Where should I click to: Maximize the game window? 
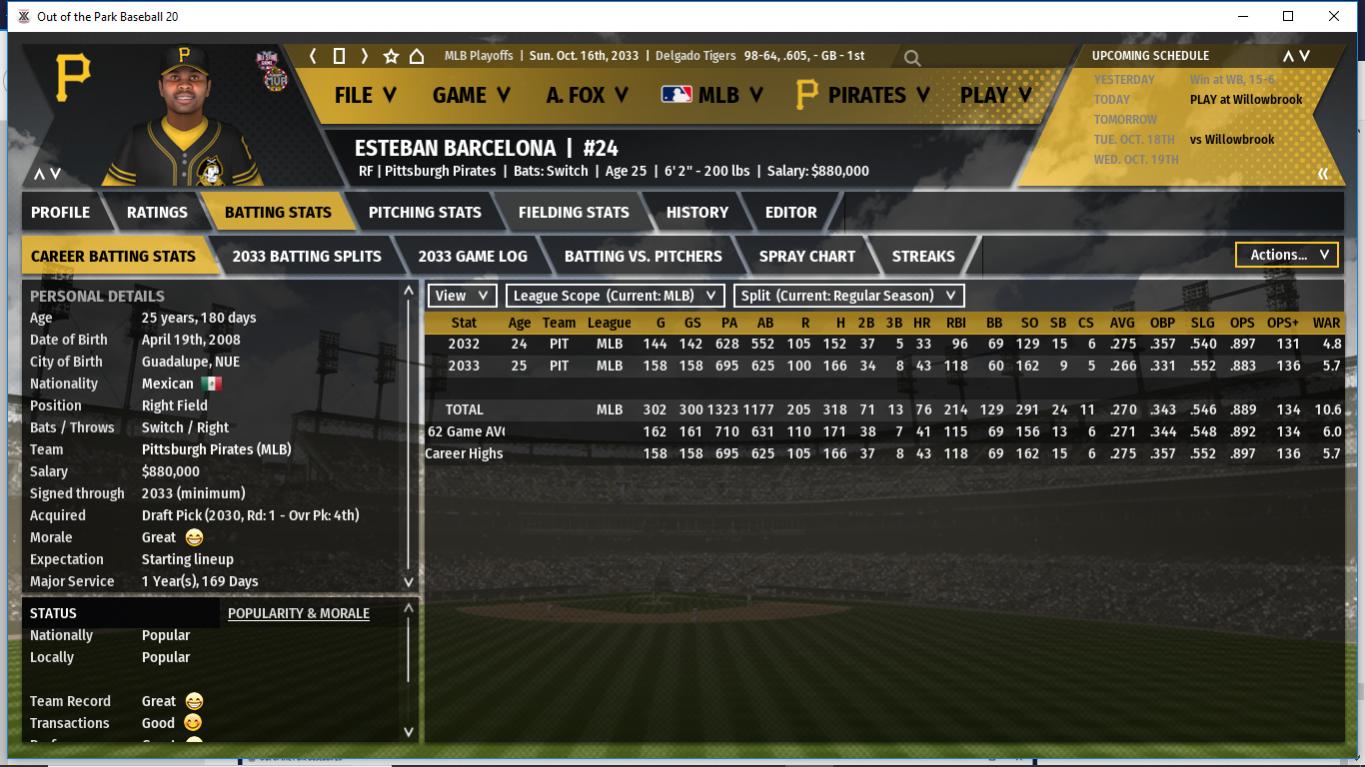[1288, 16]
